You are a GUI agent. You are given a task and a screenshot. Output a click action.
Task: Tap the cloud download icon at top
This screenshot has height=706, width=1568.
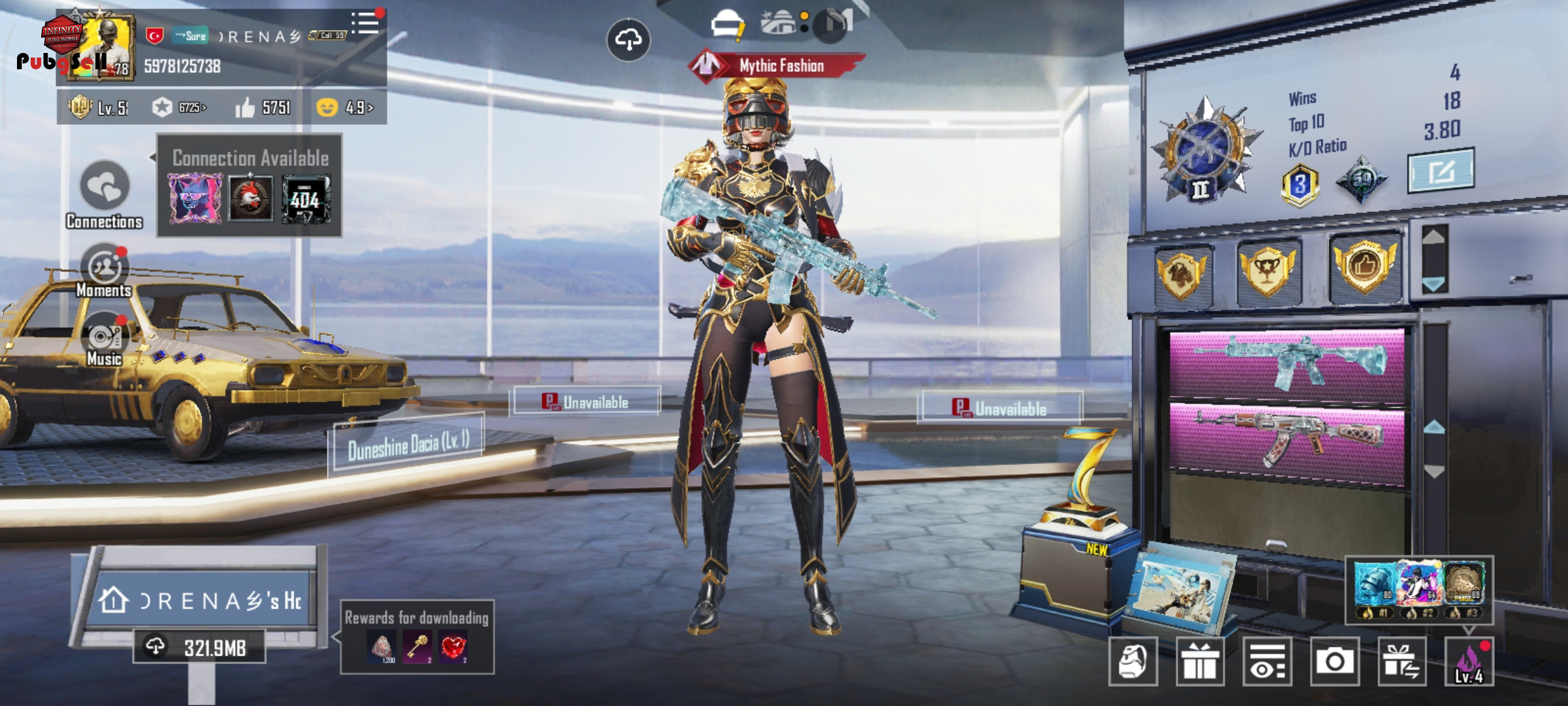pos(628,41)
